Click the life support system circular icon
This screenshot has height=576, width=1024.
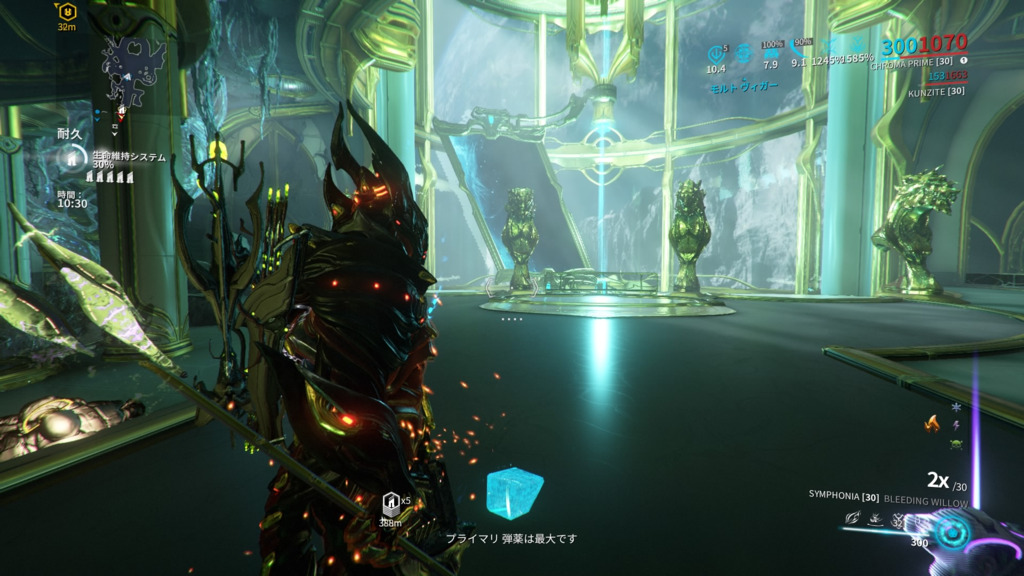[72, 157]
